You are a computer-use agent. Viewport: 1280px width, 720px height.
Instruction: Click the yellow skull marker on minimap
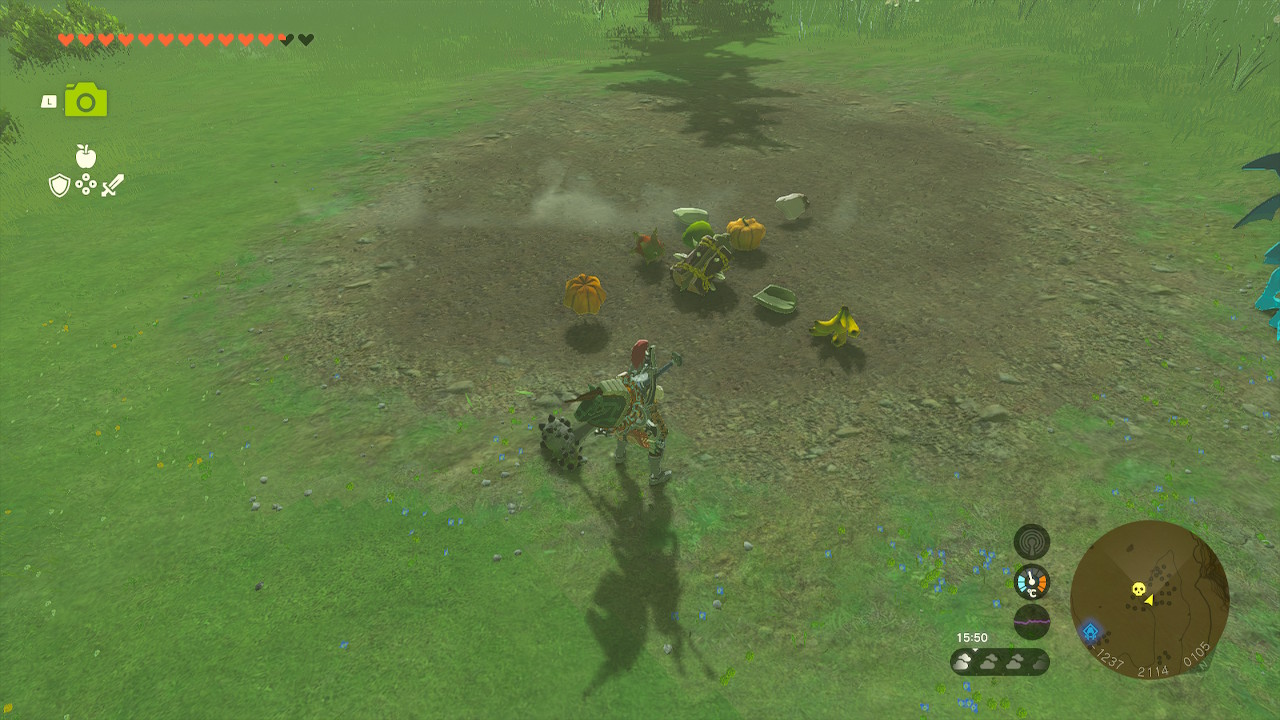click(1137, 589)
